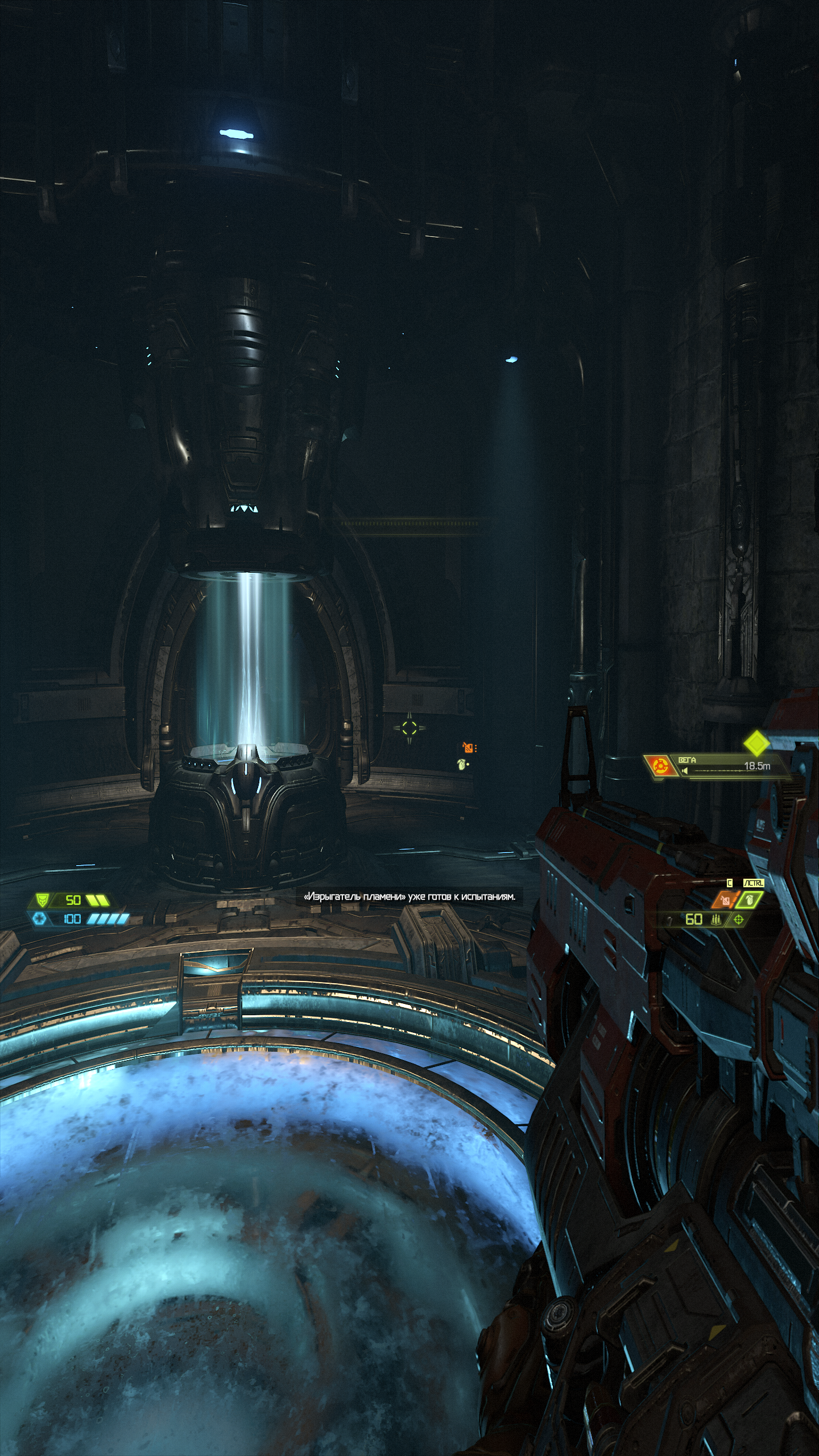Activate the orange Flame Belch equipment slot
Image resolution: width=819 pixels, height=1456 pixels.
[725, 900]
